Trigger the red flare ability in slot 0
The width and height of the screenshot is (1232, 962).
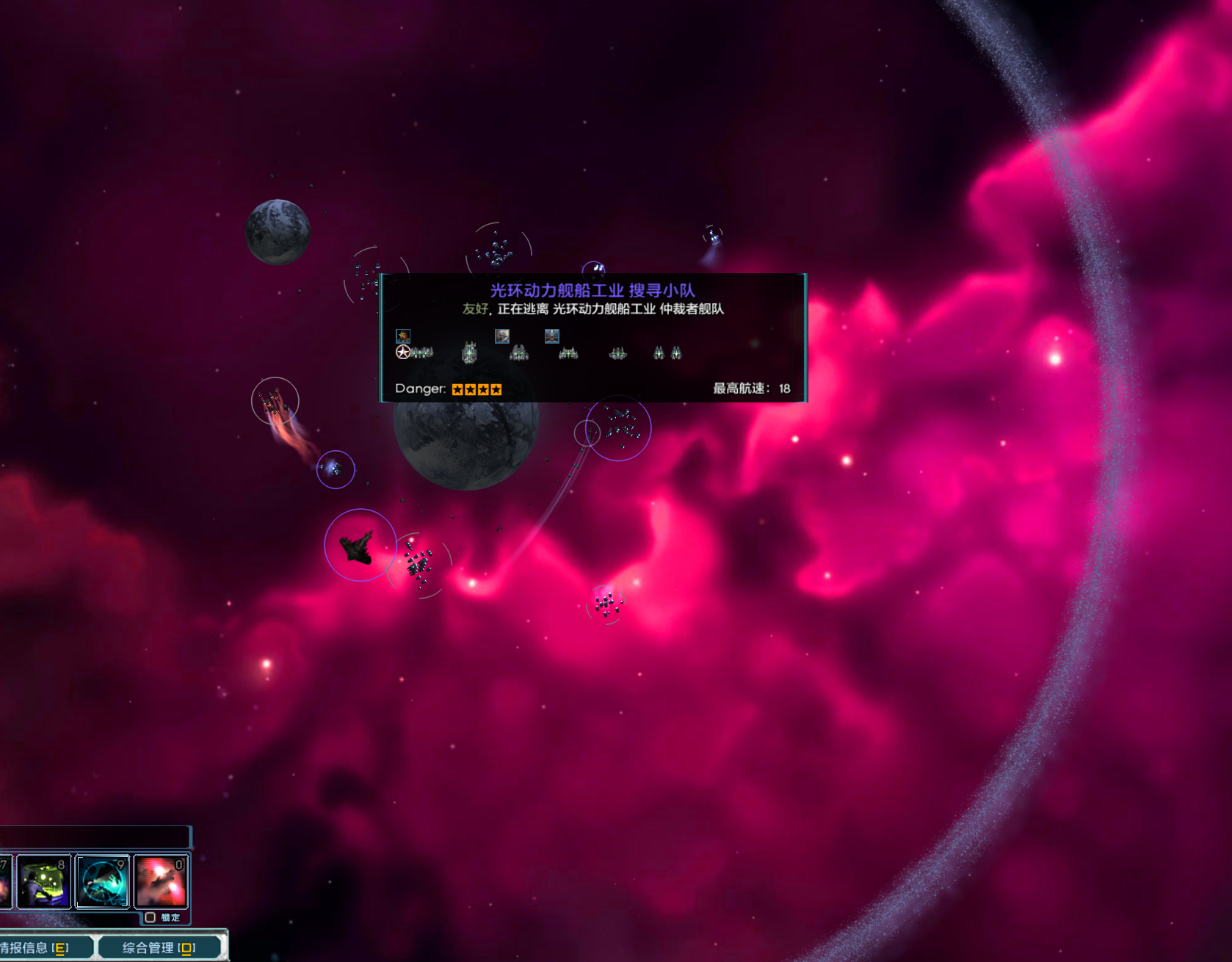[x=161, y=882]
